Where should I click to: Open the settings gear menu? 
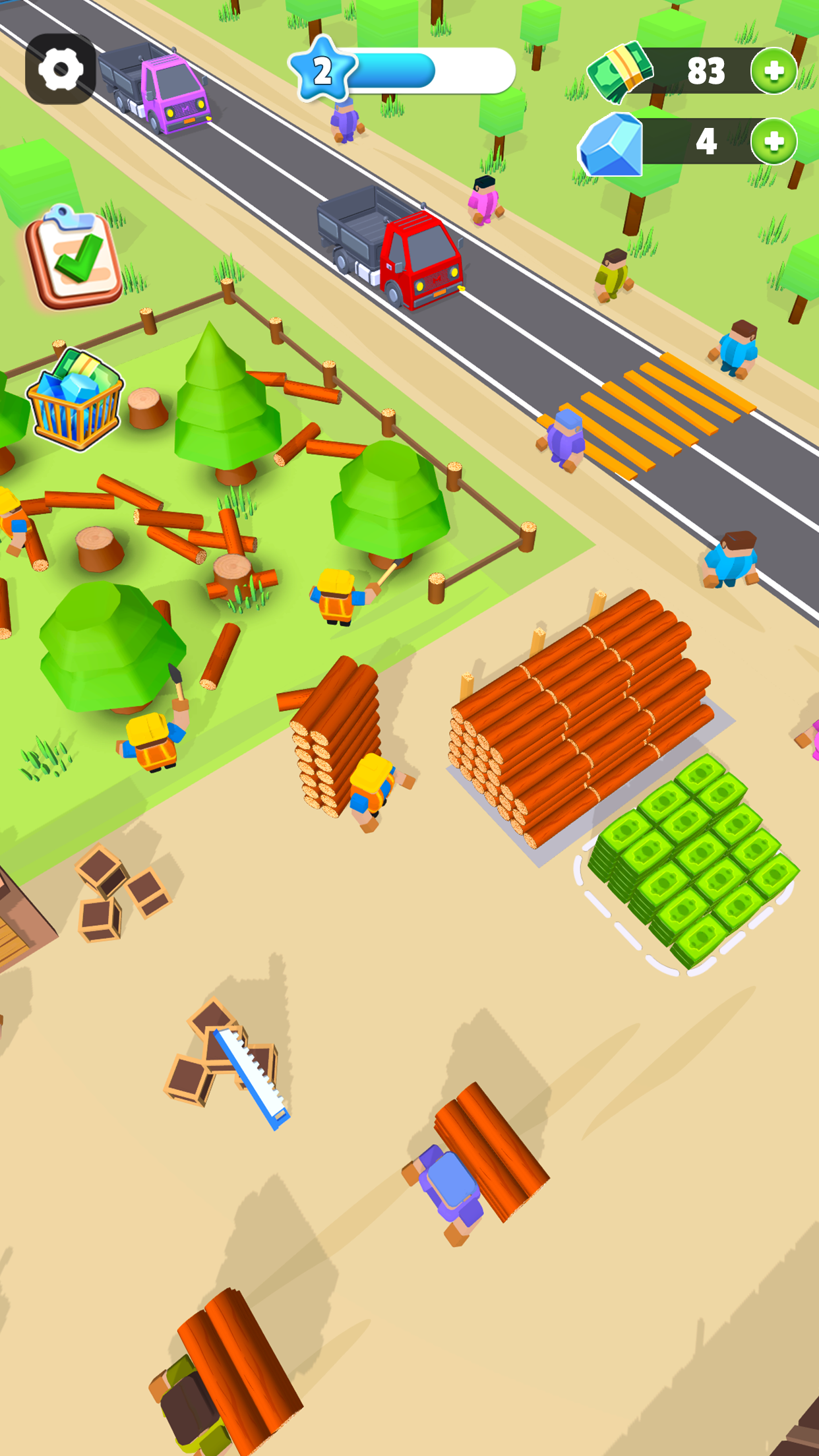click(x=61, y=69)
